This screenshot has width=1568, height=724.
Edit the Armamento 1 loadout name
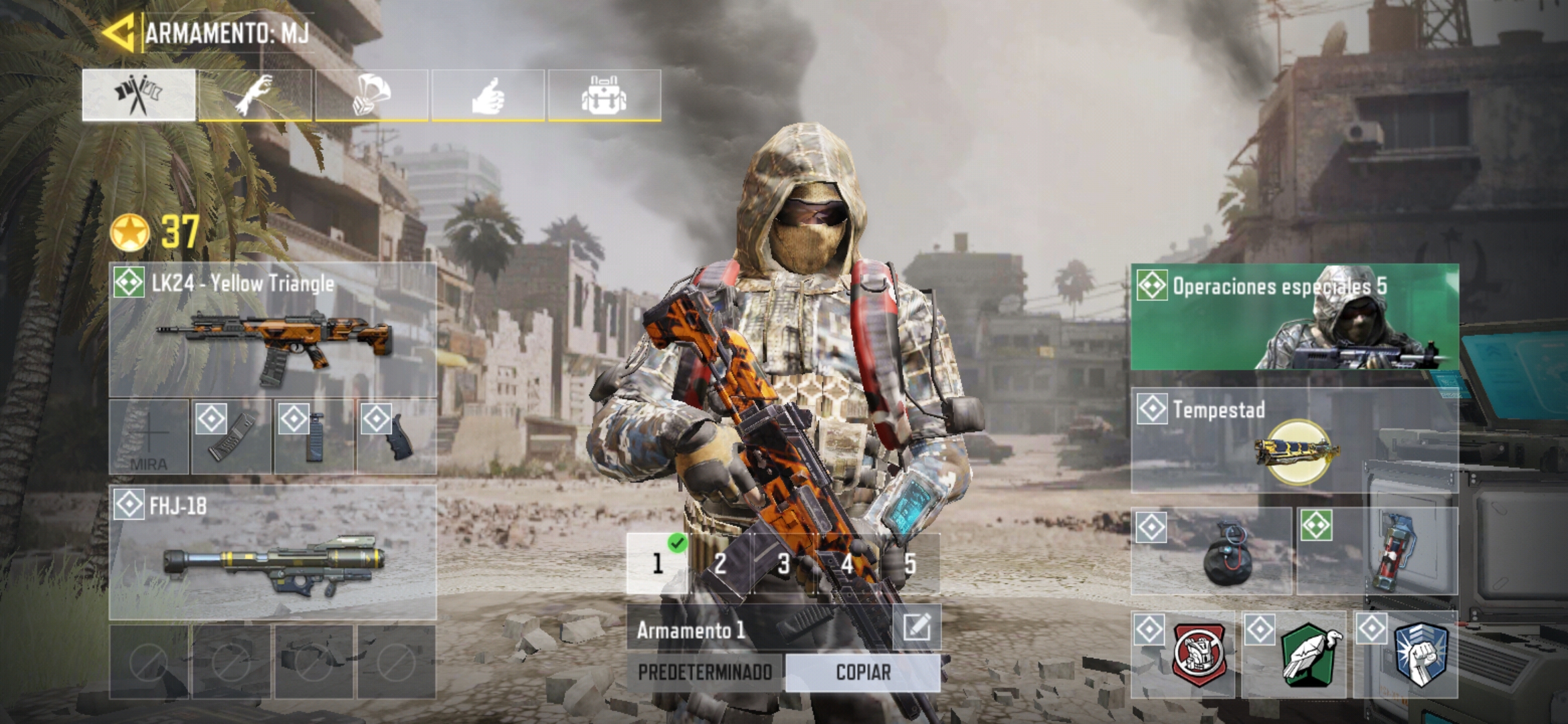click(916, 627)
